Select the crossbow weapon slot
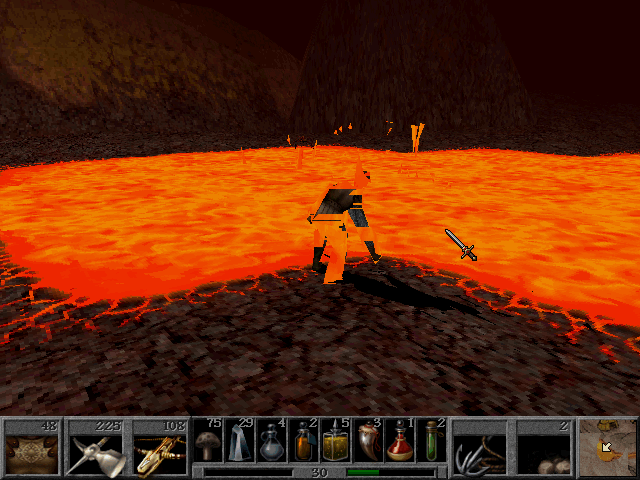 (160, 448)
